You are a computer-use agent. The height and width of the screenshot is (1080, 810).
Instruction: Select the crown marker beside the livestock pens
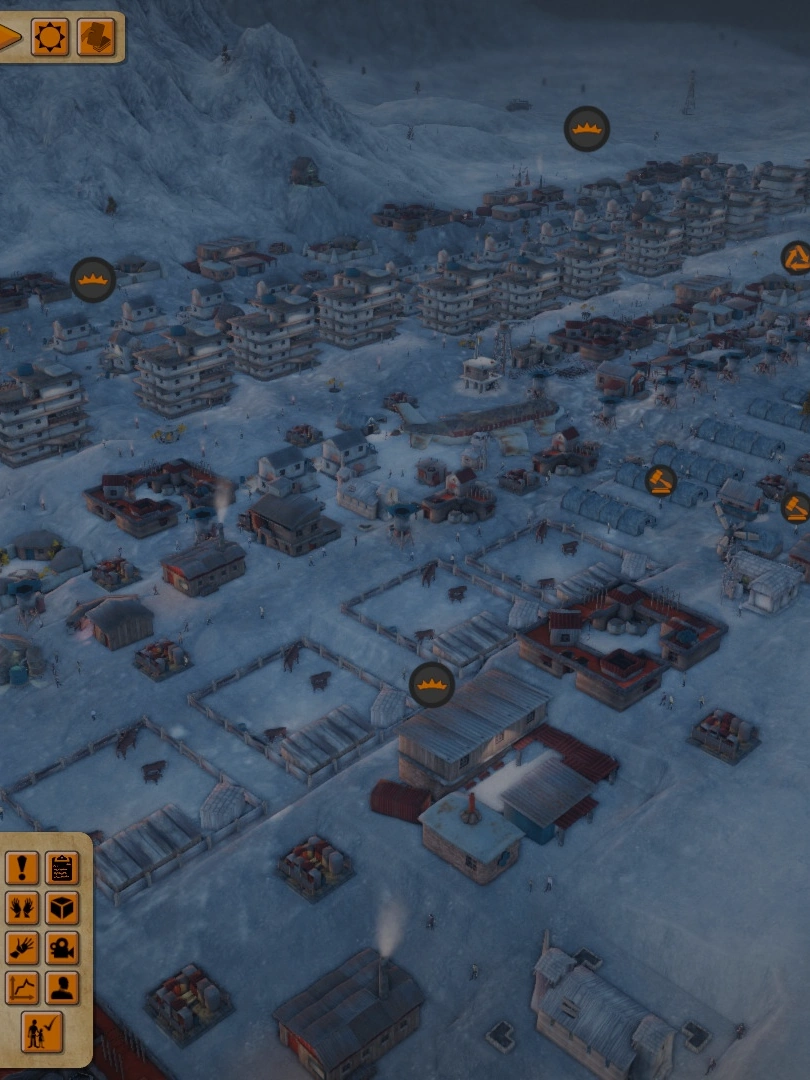point(432,685)
